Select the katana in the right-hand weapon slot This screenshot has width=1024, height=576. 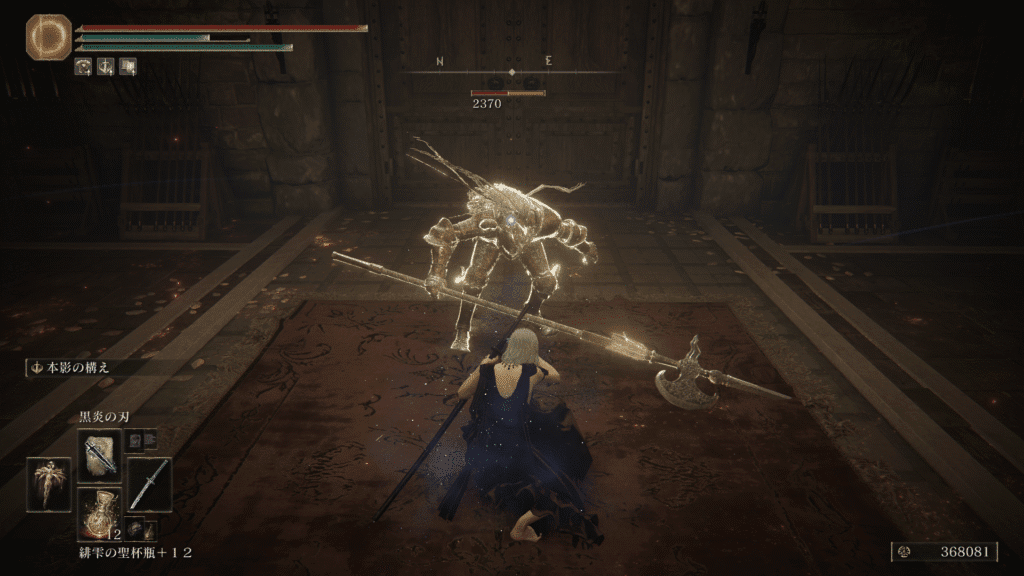click(x=149, y=485)
